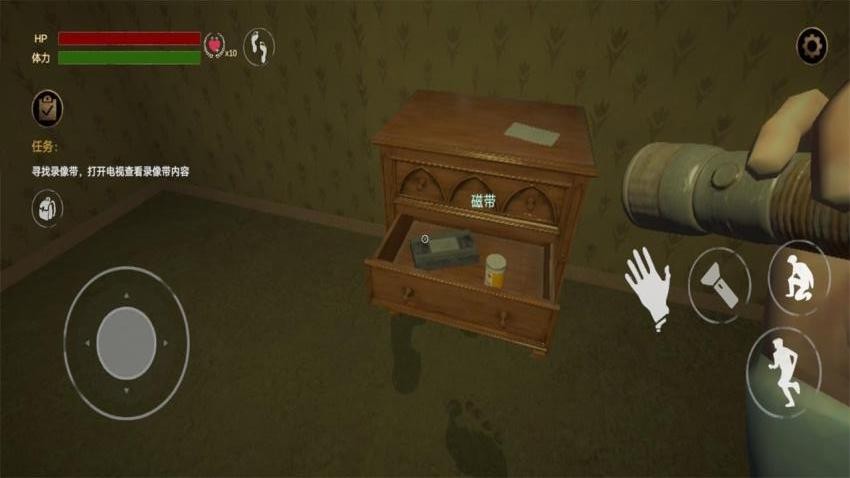Tap the virtual movement joystick
Viewport: 850px width, 478px height.
(x=126, y=343)
